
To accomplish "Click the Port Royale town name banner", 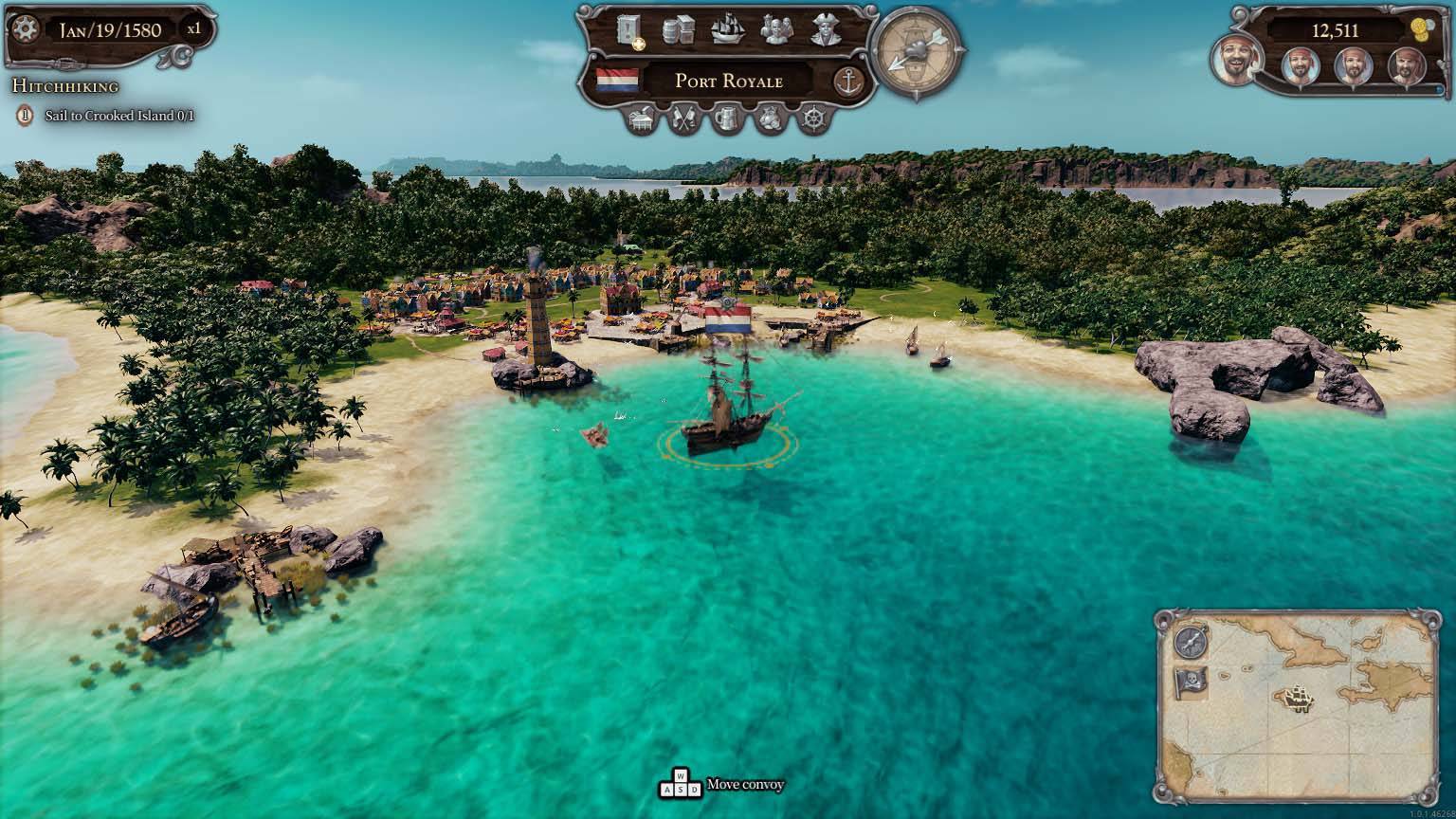I will (728, 81).
